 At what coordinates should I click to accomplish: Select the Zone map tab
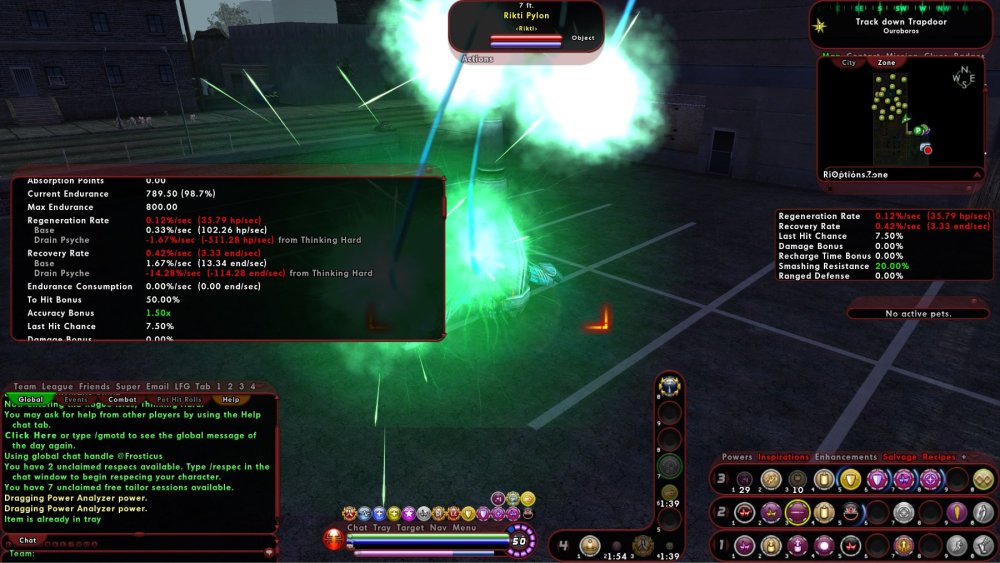click(x=886, y=62)
